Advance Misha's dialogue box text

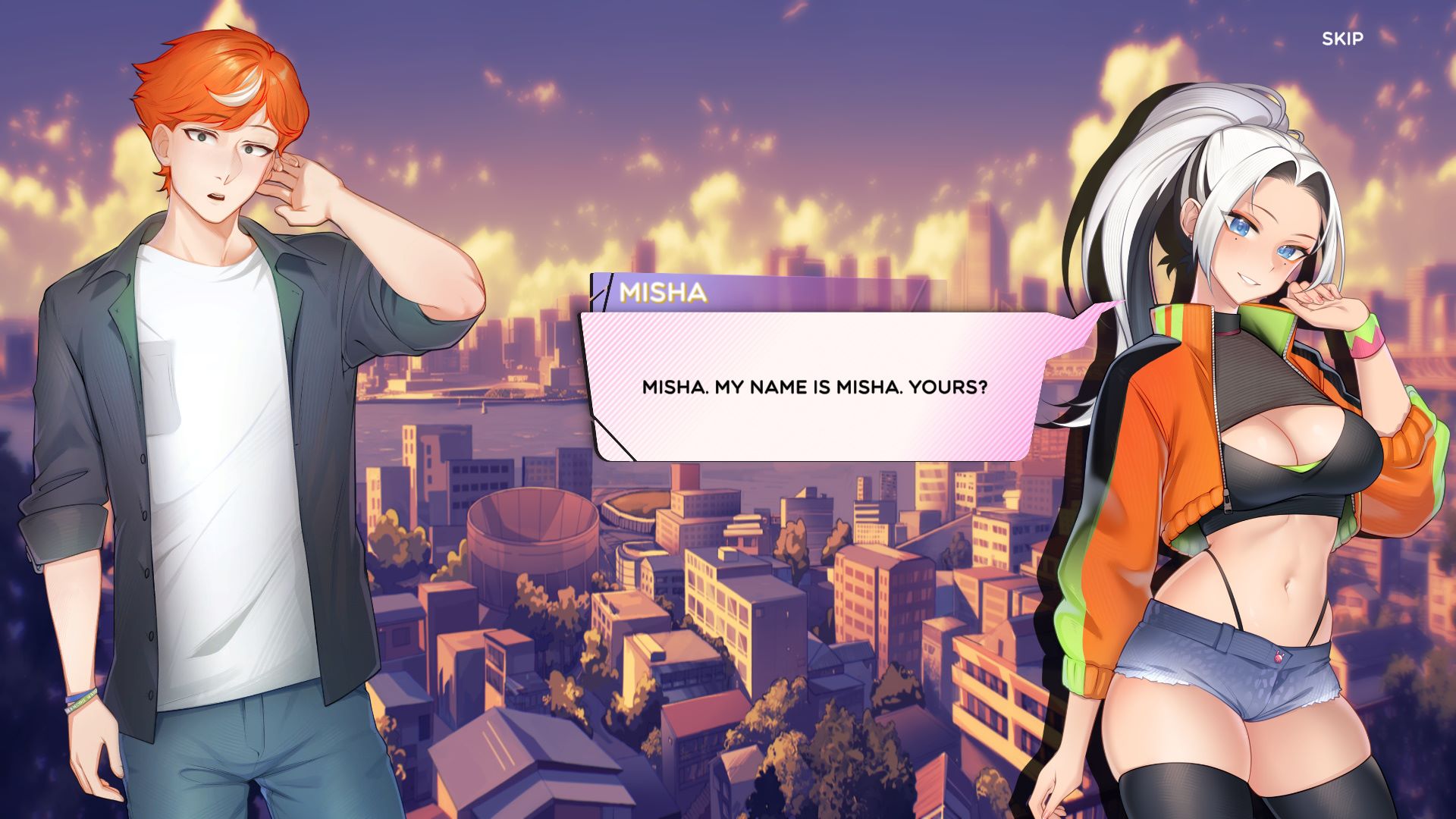click(x=814, y=388)
